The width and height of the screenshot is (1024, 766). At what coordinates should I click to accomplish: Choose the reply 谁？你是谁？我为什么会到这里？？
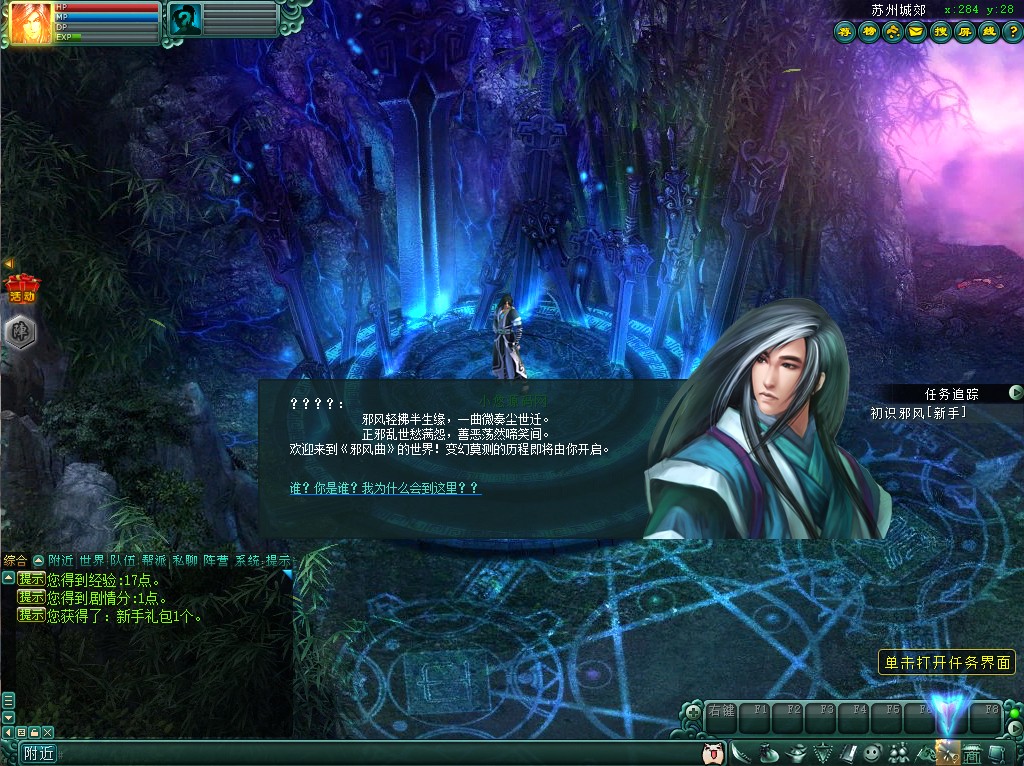coord(385,488)
